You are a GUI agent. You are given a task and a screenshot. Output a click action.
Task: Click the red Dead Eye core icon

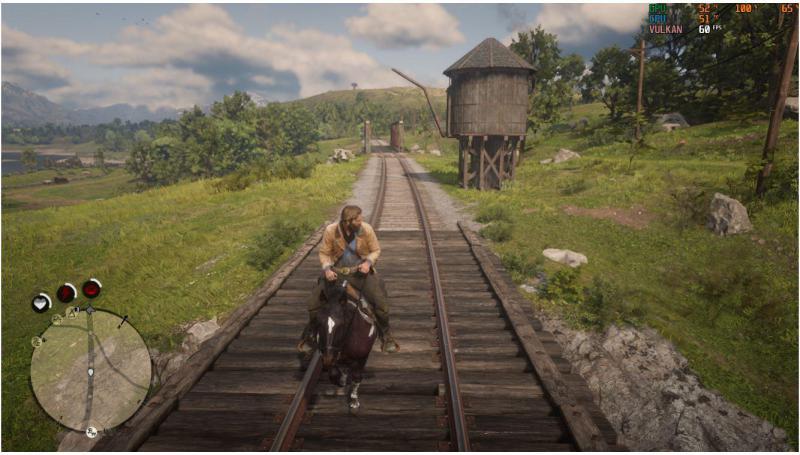tap(91, 289)
